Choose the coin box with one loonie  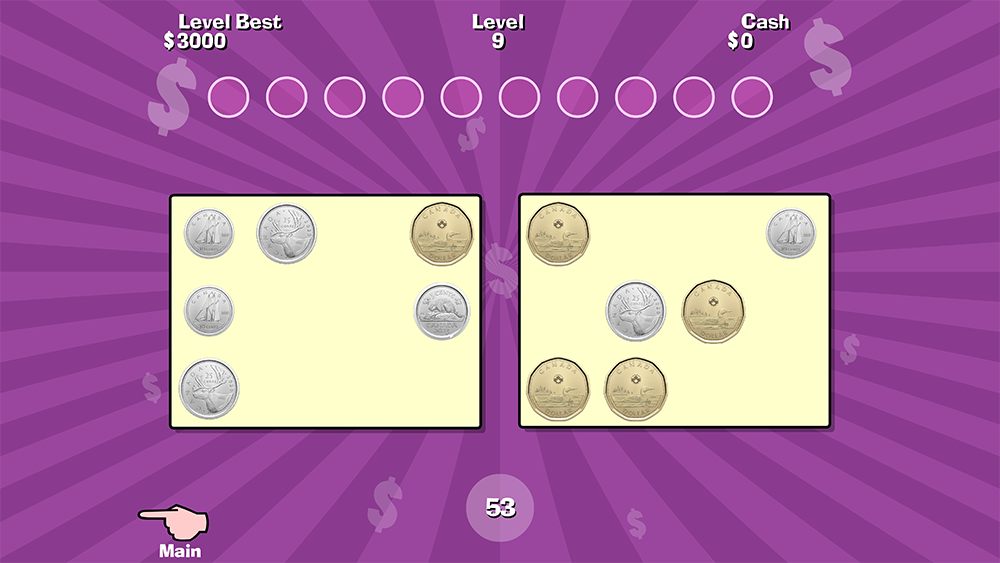(x=325, y=312)
